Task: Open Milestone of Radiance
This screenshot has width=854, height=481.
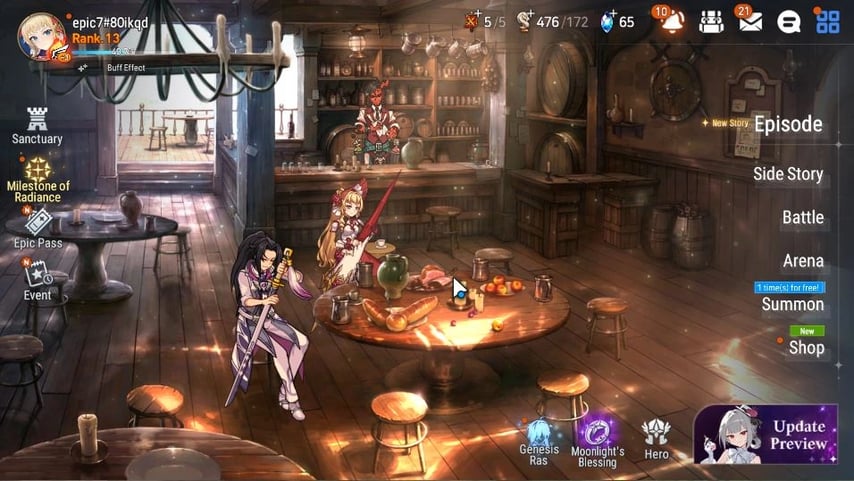Action: click(x=38, y=178)
